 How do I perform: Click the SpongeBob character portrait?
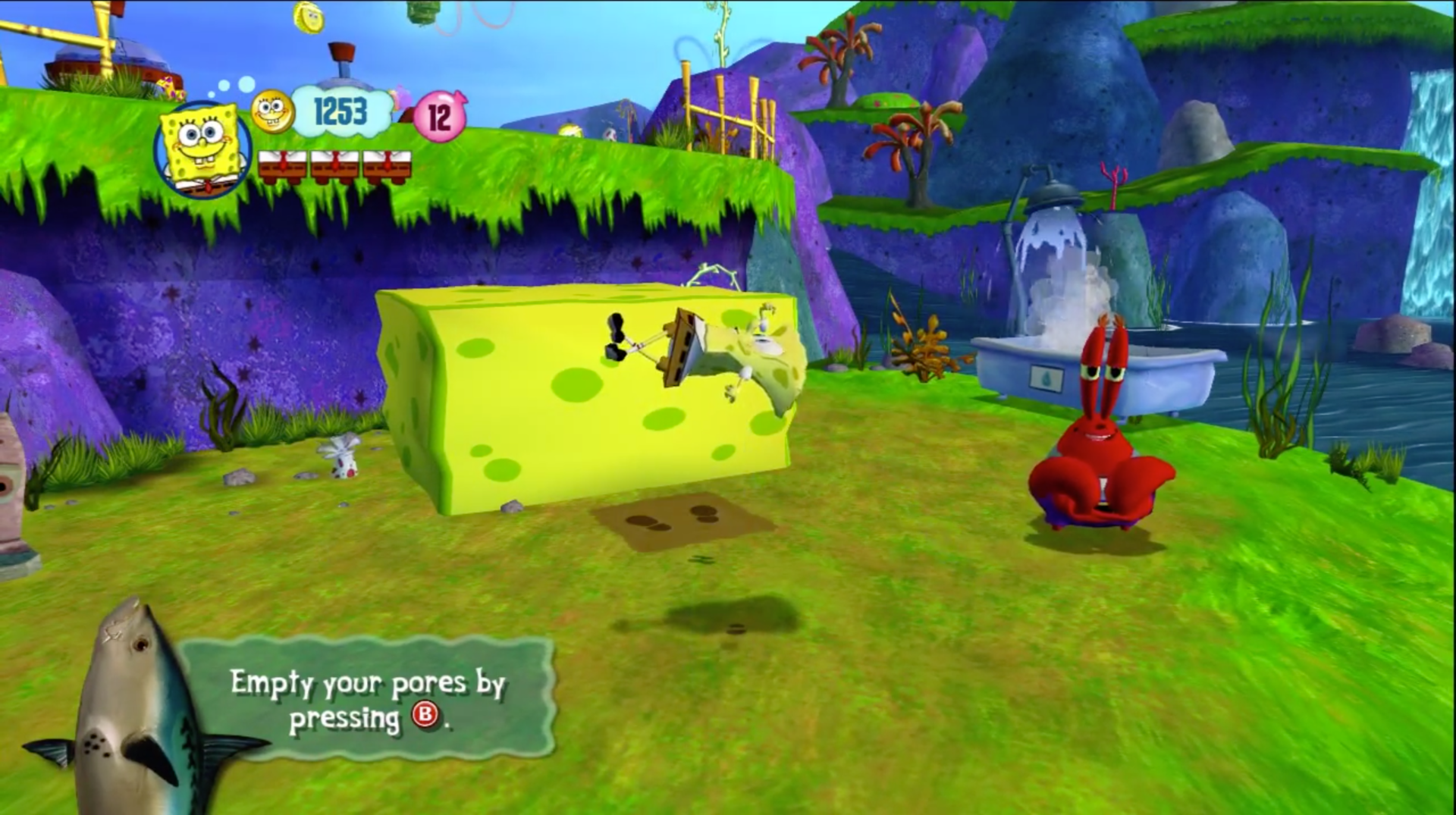tap(202, 149)
